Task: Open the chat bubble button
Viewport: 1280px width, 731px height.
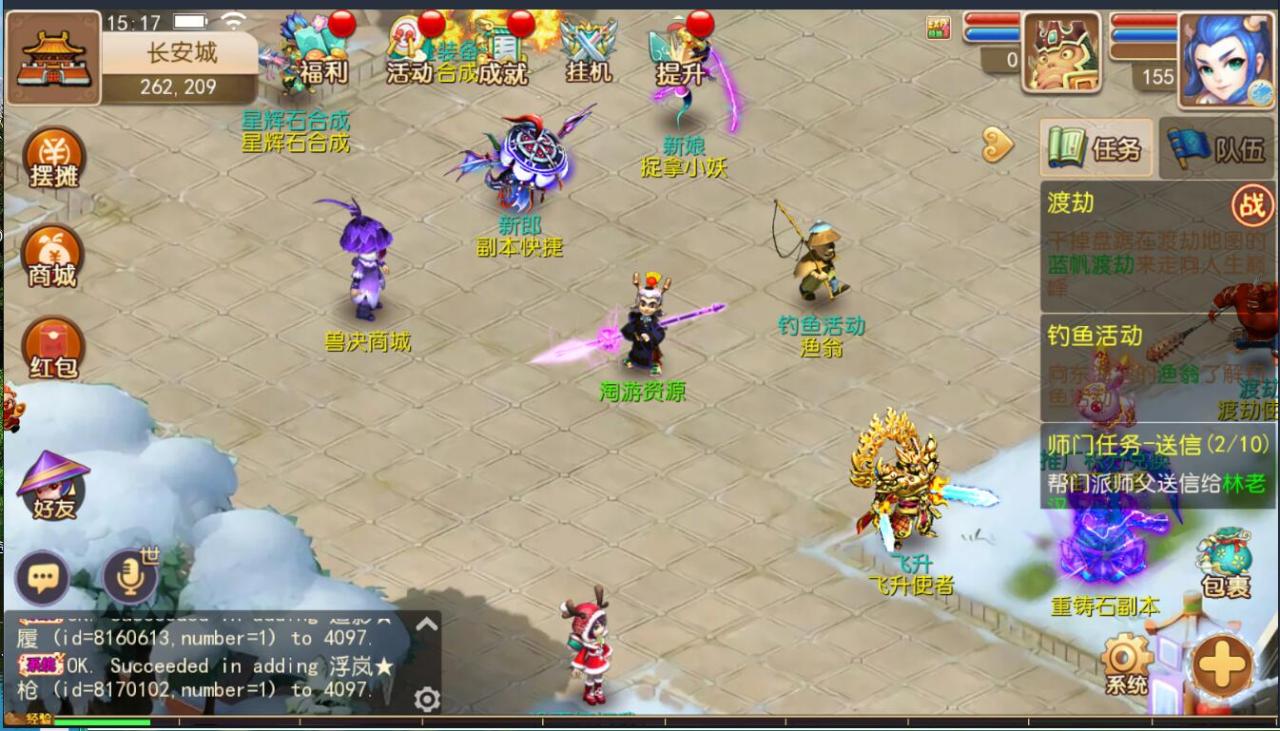Action: [42, 578]
